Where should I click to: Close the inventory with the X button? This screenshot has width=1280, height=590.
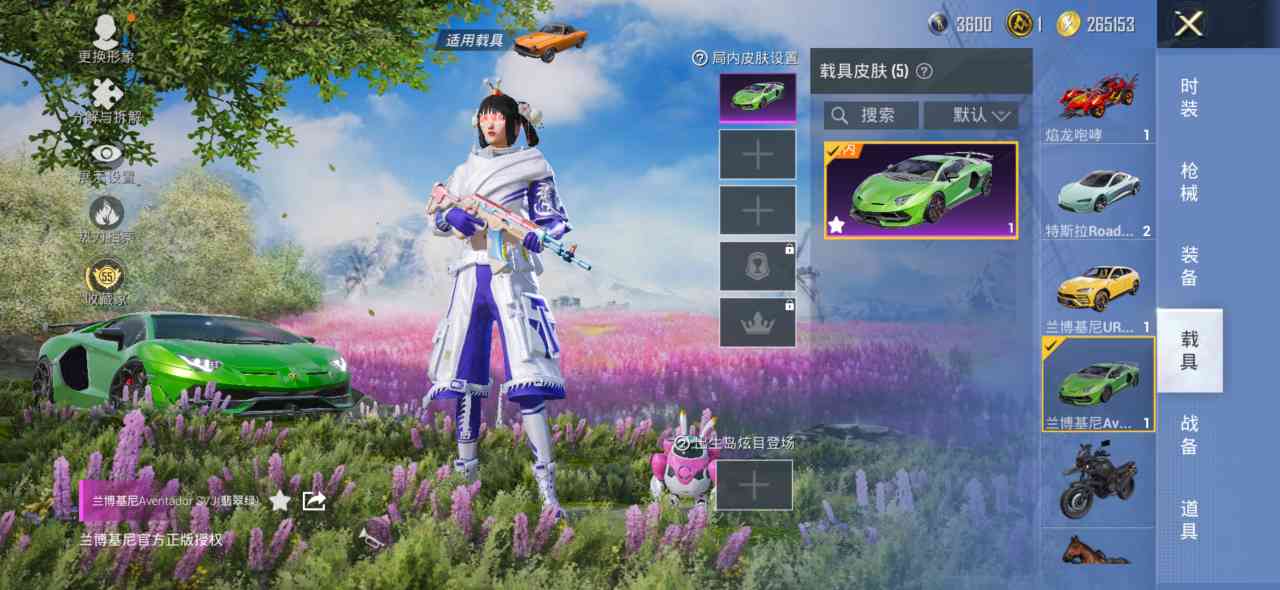1188,24
